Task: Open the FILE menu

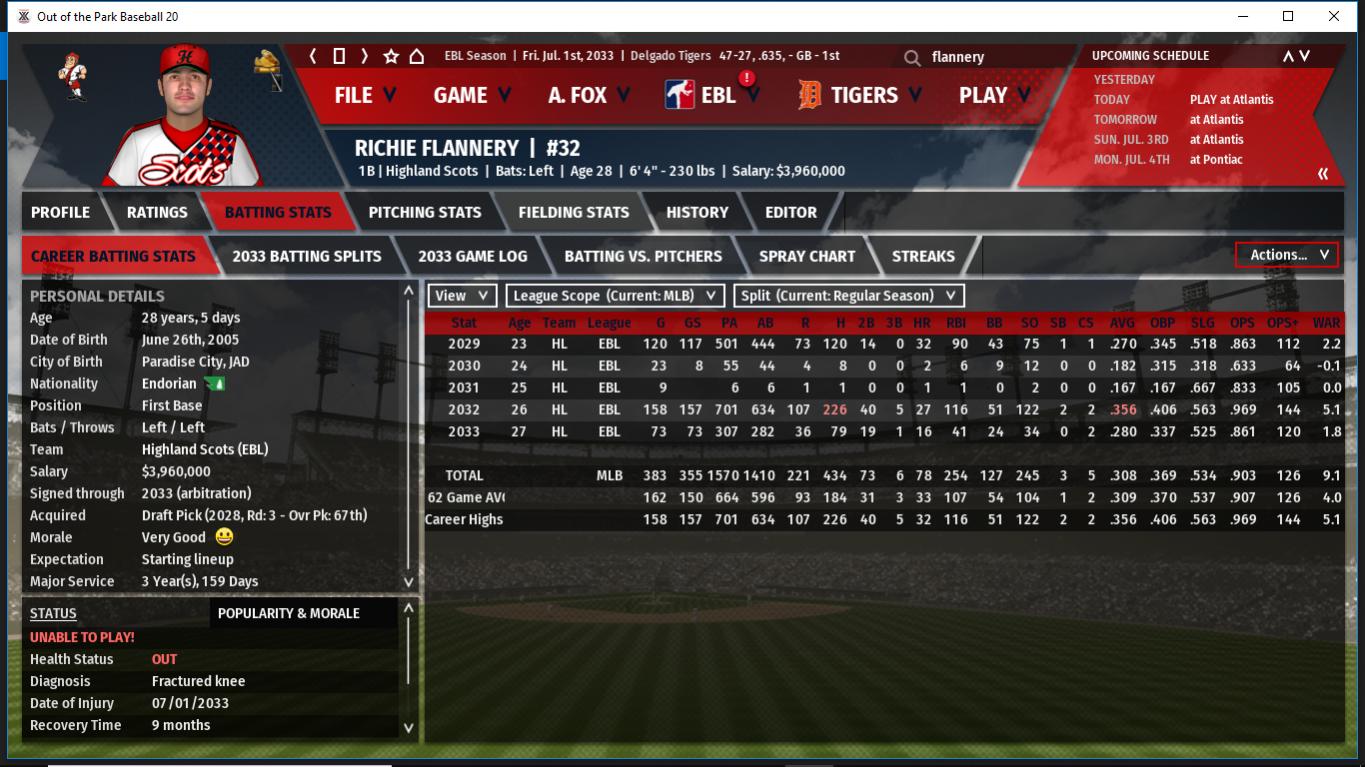Action: coord(364,95)
